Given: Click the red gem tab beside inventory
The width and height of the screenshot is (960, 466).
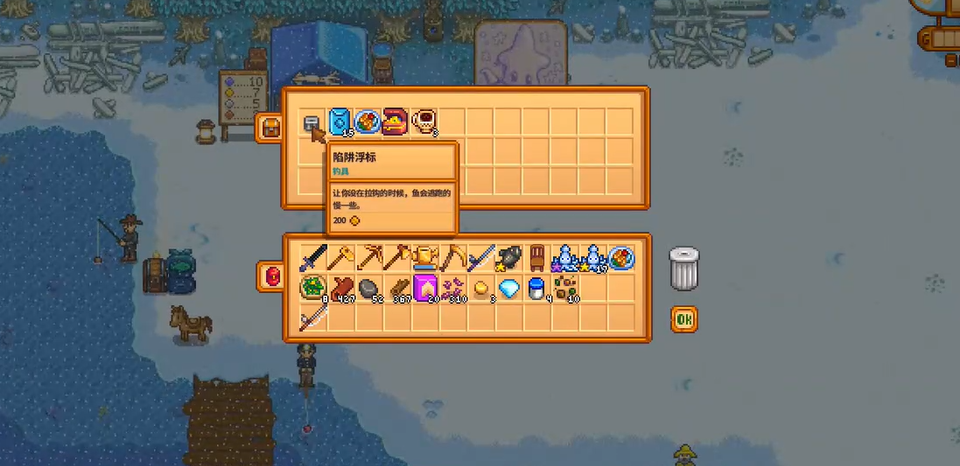Looking at the screenshot, I should (270, 274).
